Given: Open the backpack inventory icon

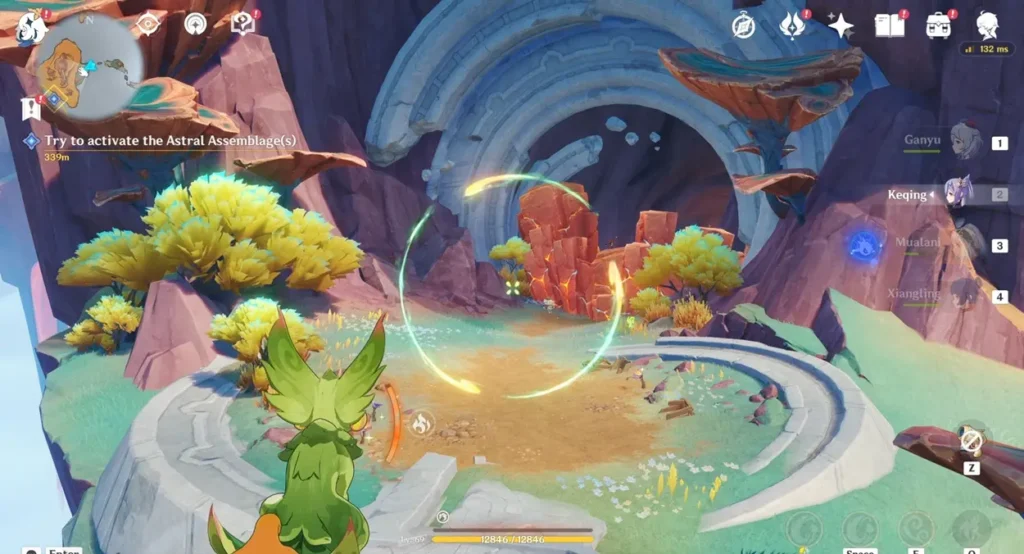Looking at the screenshot, I should point(938,26).
